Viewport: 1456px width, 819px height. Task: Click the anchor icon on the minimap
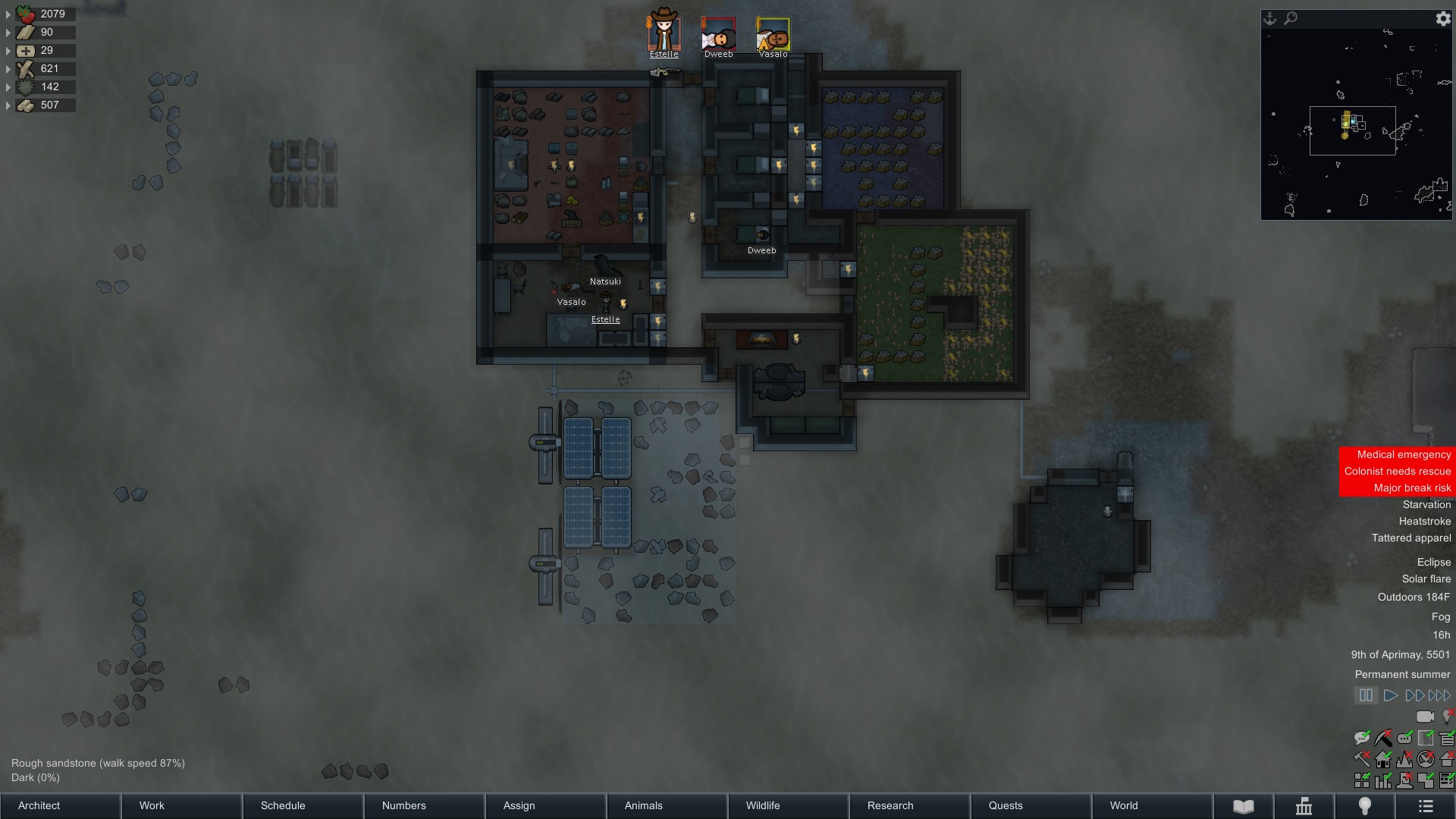tap(1268, 18)
